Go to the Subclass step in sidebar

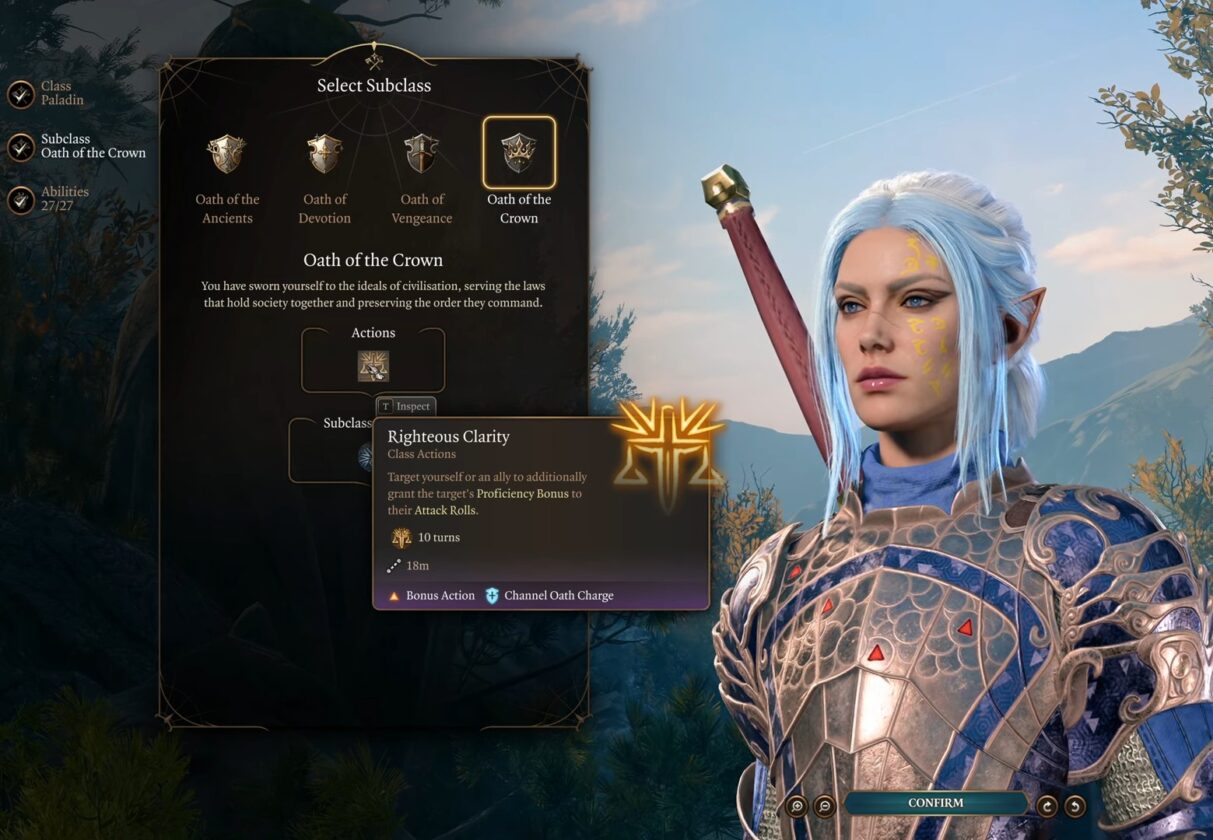pos(21,147)
